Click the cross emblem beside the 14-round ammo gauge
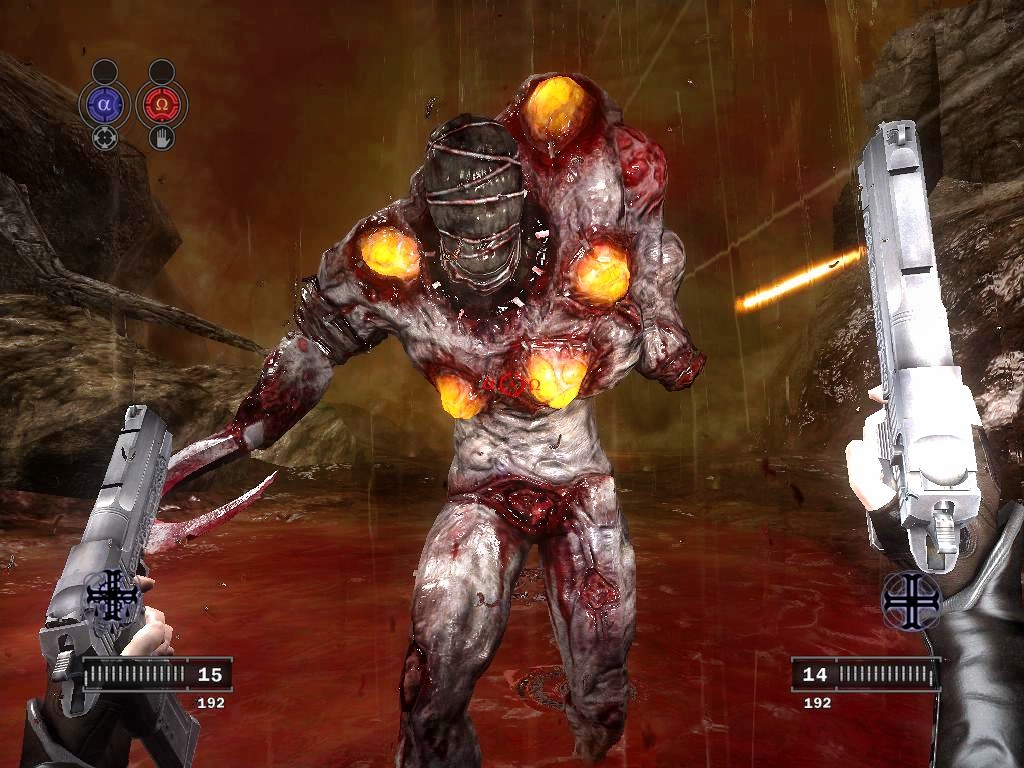The image size is (1024, 768). point(912,598)
